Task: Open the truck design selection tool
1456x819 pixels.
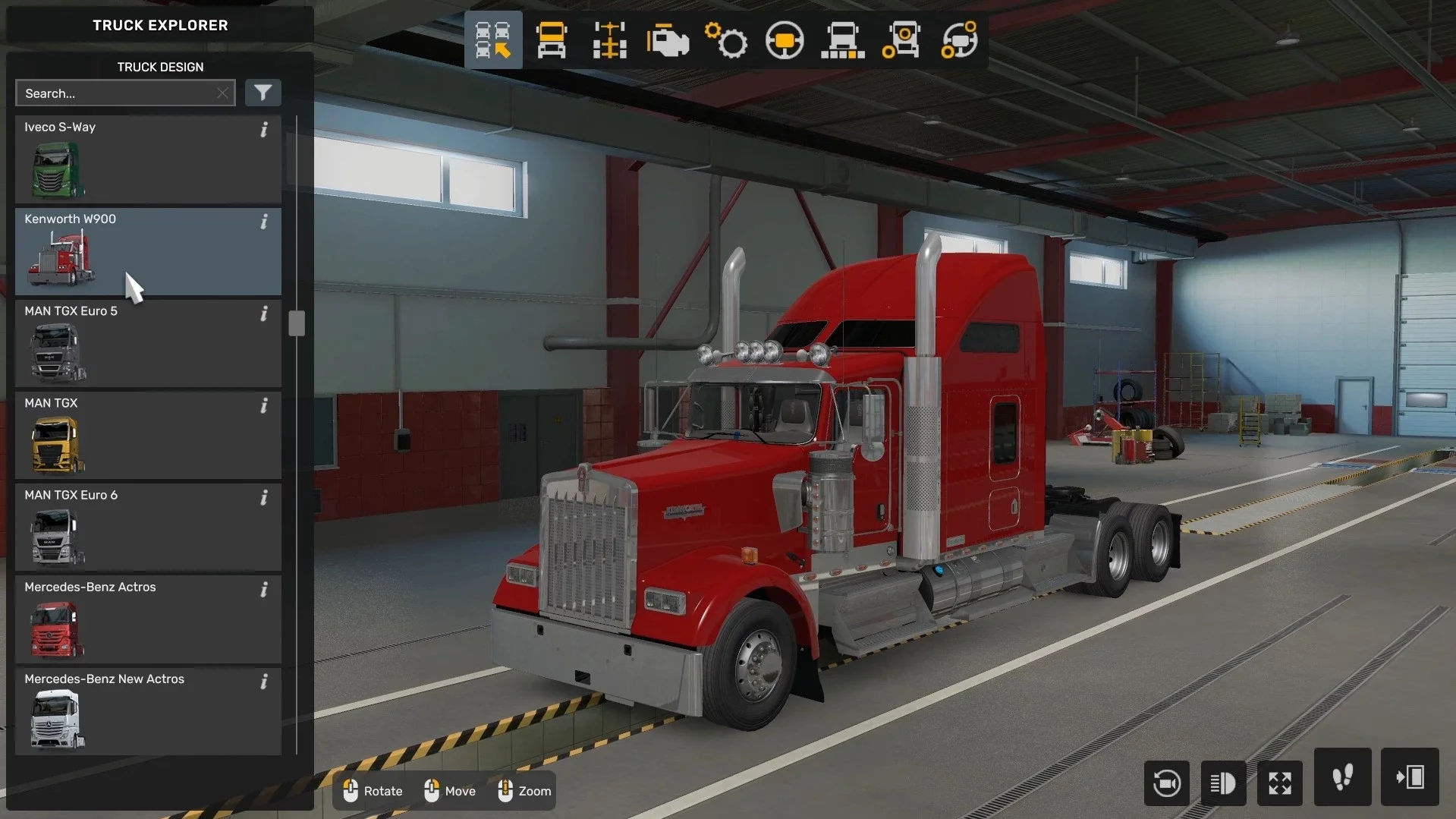Action: [x=493, y=39]
